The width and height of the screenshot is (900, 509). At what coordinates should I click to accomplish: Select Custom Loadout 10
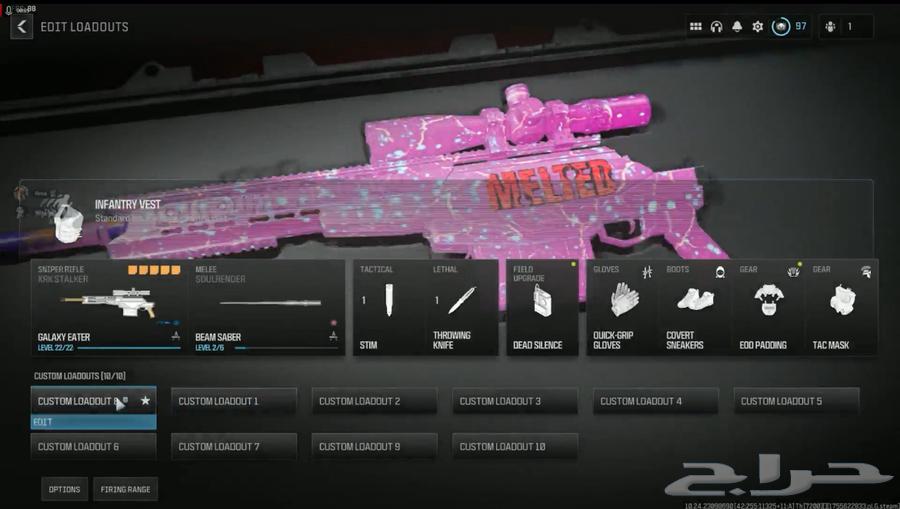click(515, 446)
